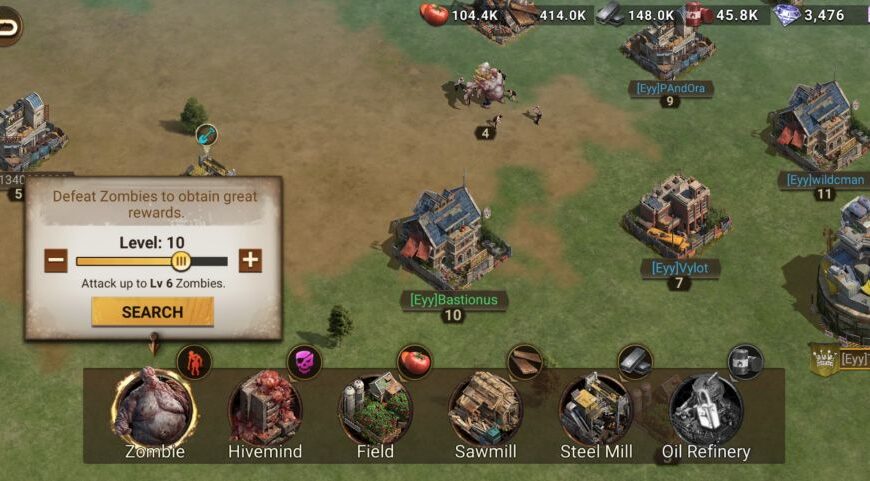Select the Zombie search category

point(153,408)
